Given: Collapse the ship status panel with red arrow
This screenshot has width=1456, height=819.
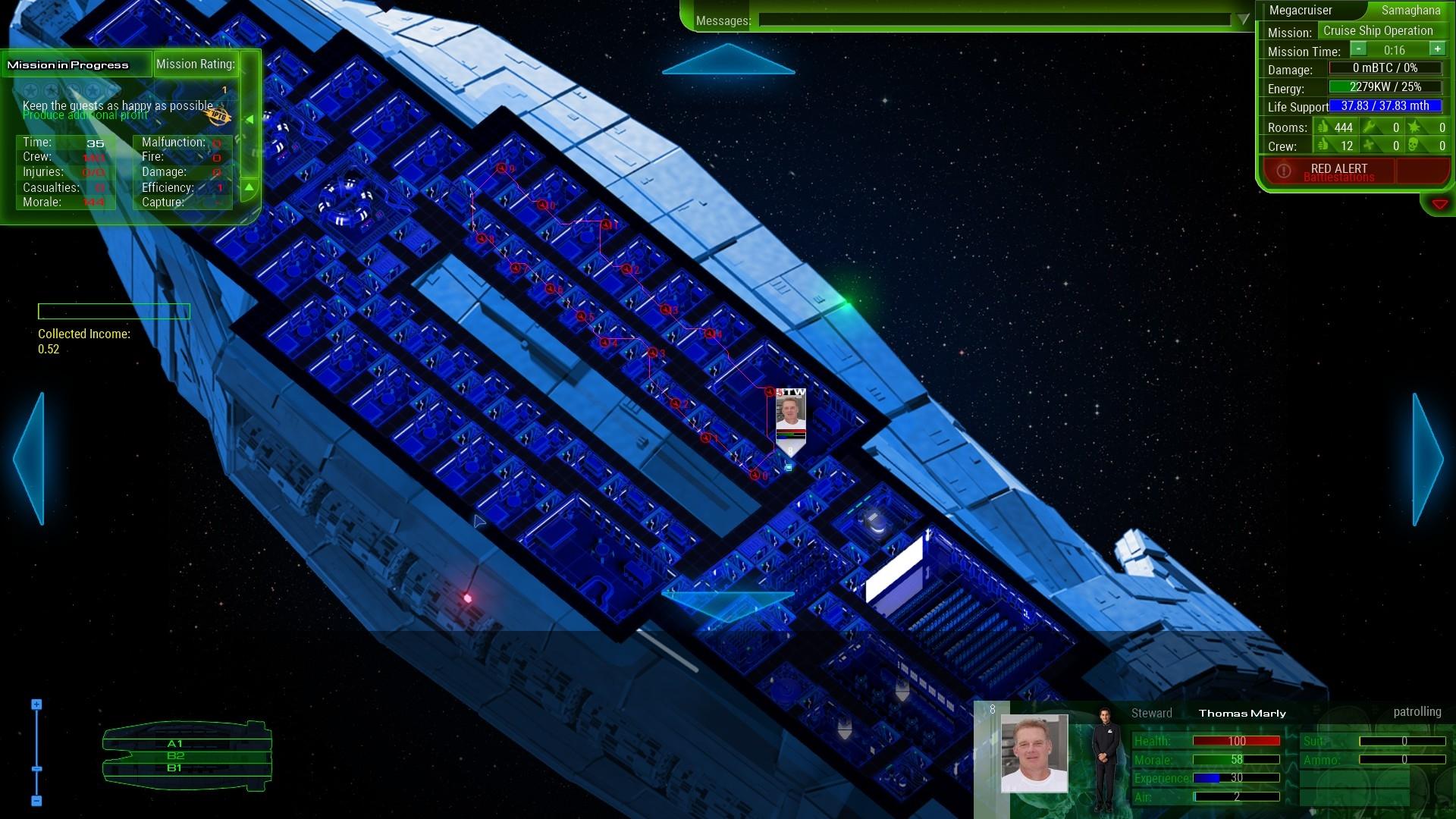Looking at the screenshot, I should click(1440, 202).
